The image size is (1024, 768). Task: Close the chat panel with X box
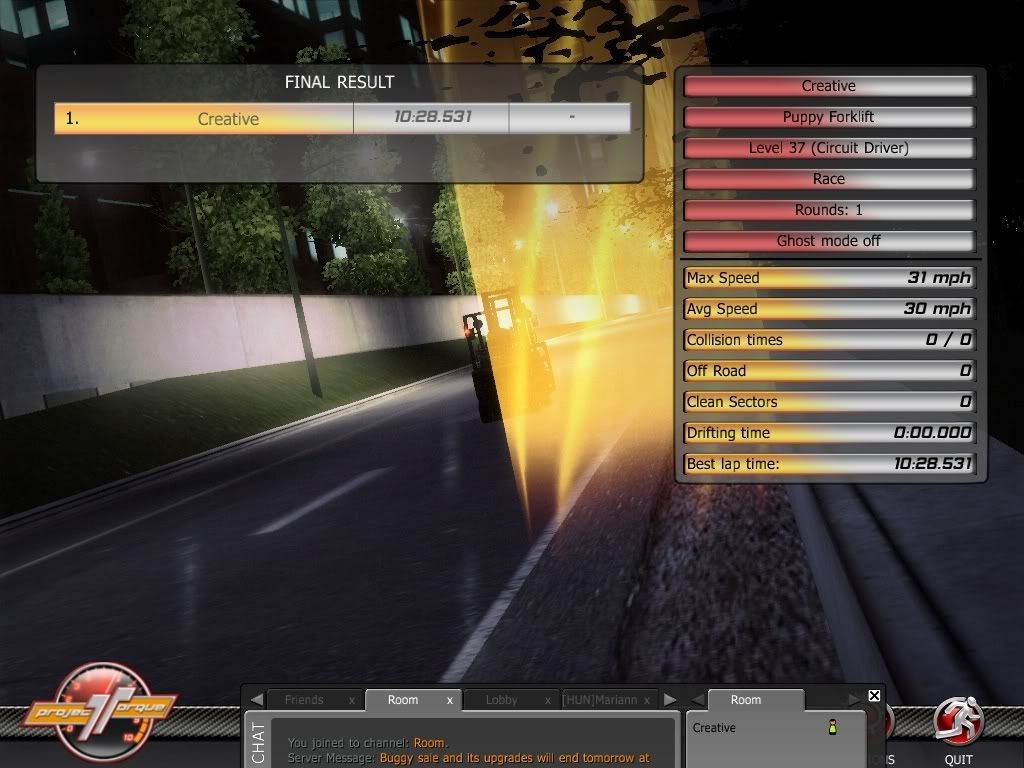(874, 696)
